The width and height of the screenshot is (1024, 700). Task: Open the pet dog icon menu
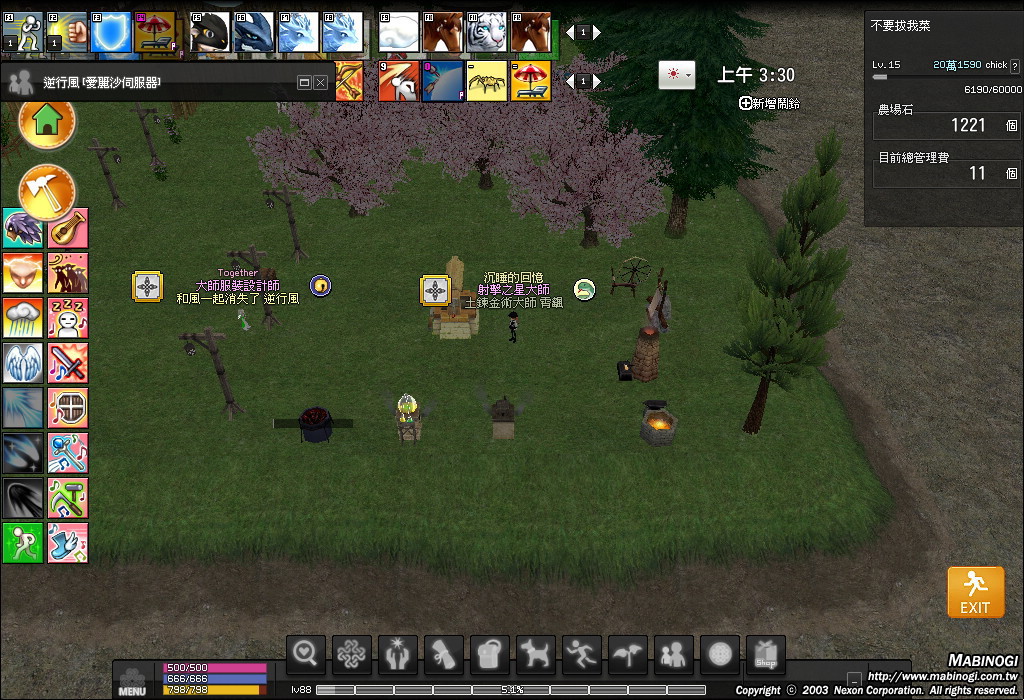click(x=536, y=655)
